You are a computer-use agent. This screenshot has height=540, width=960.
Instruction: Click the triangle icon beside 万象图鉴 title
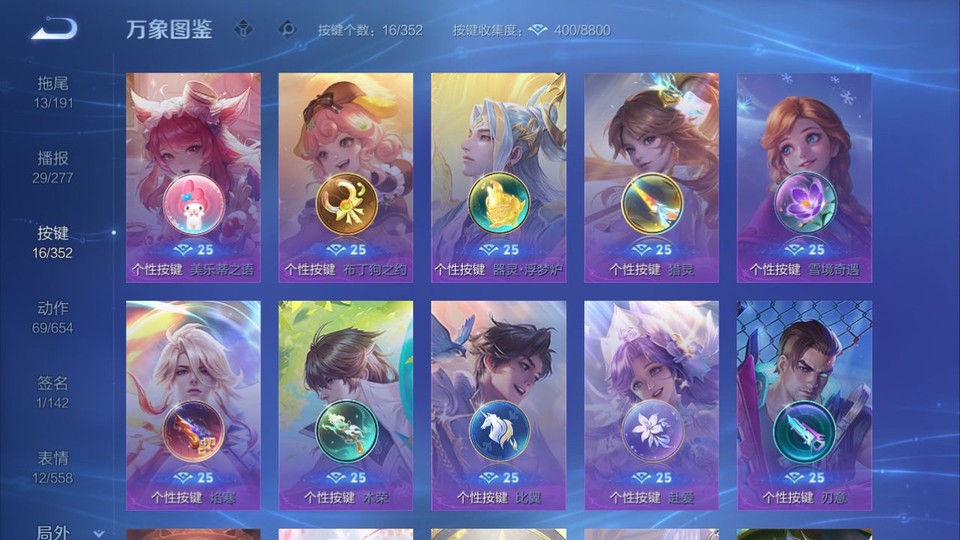(243, 29)
